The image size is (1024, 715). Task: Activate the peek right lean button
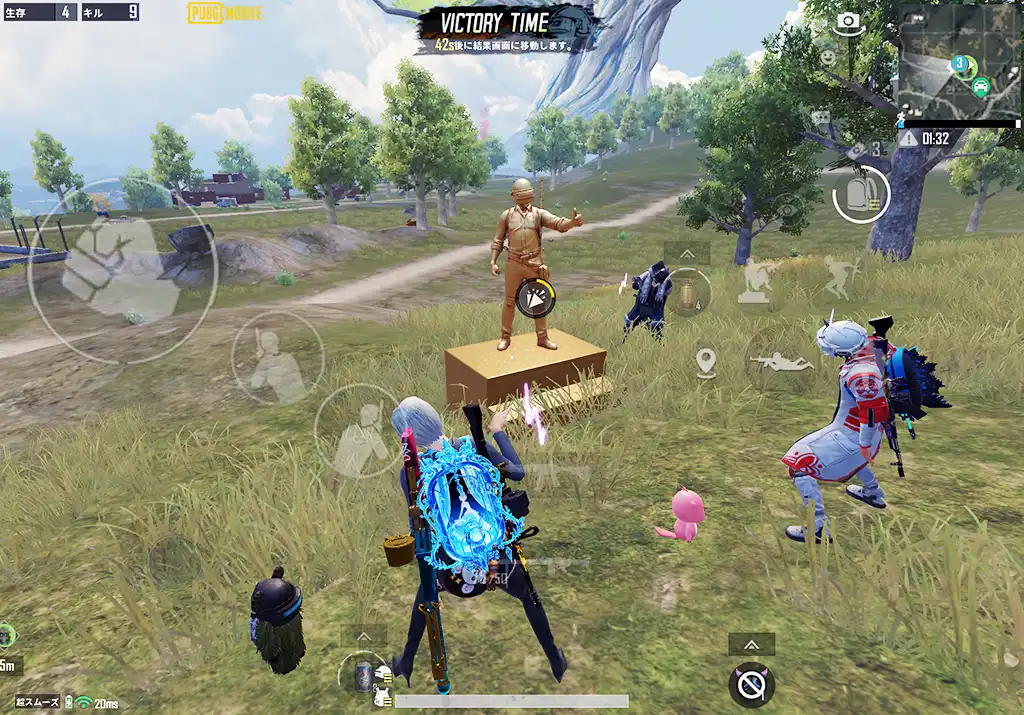[359, 432]
